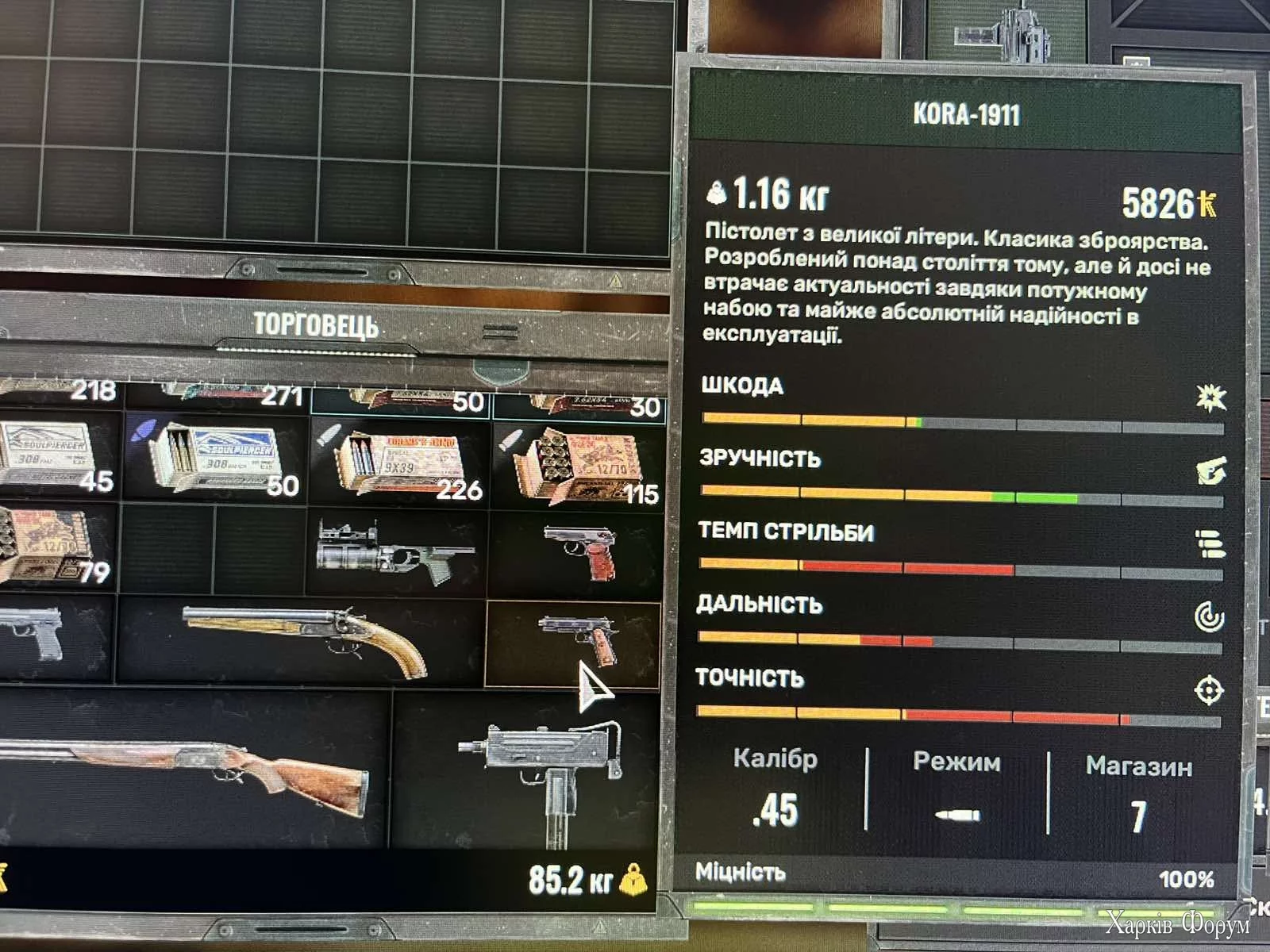
Task: Select the .308 ammo stack of 45
Action: (x=56, y=459)
